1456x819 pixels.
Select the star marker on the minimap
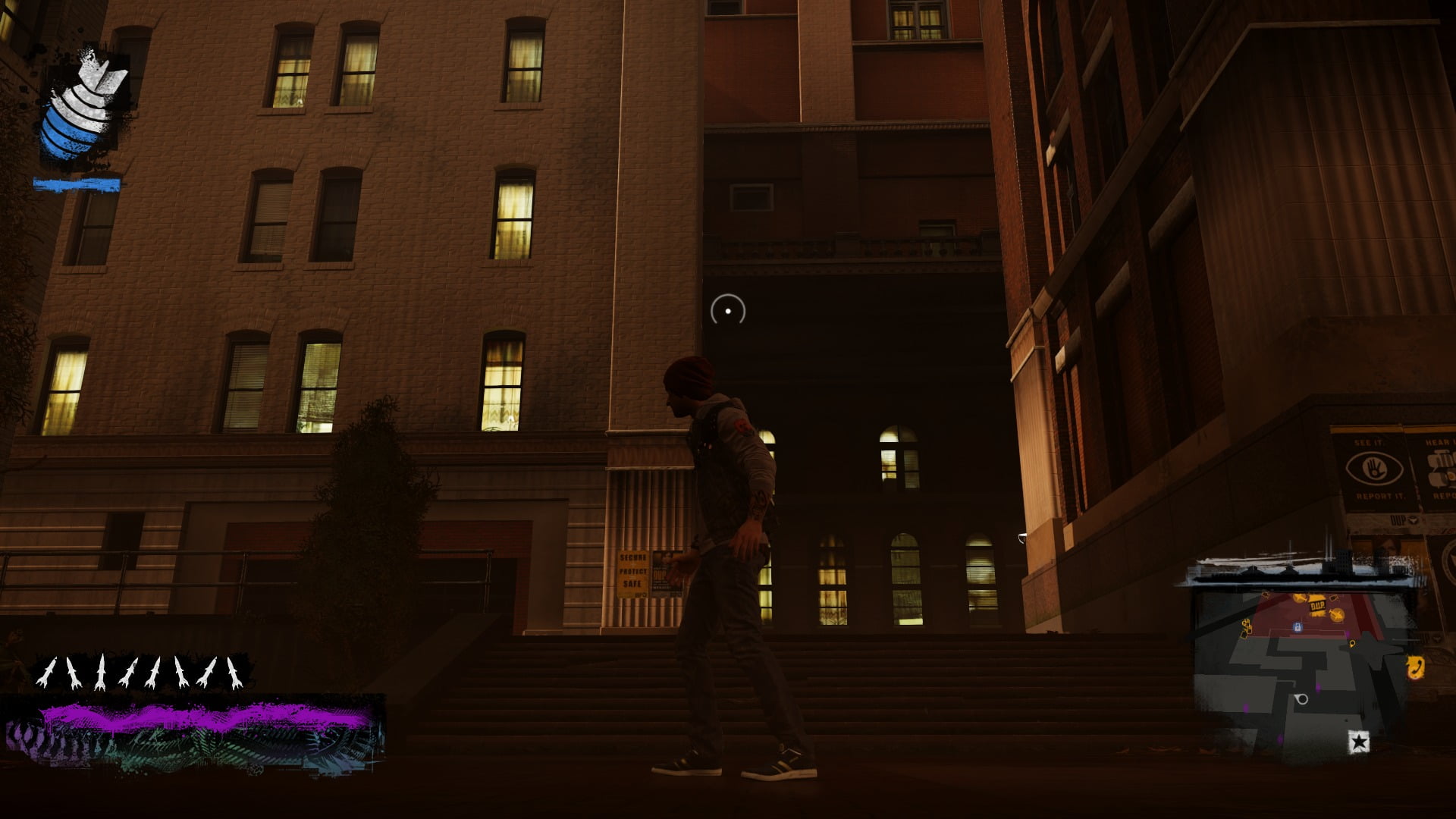(1358, 742)
